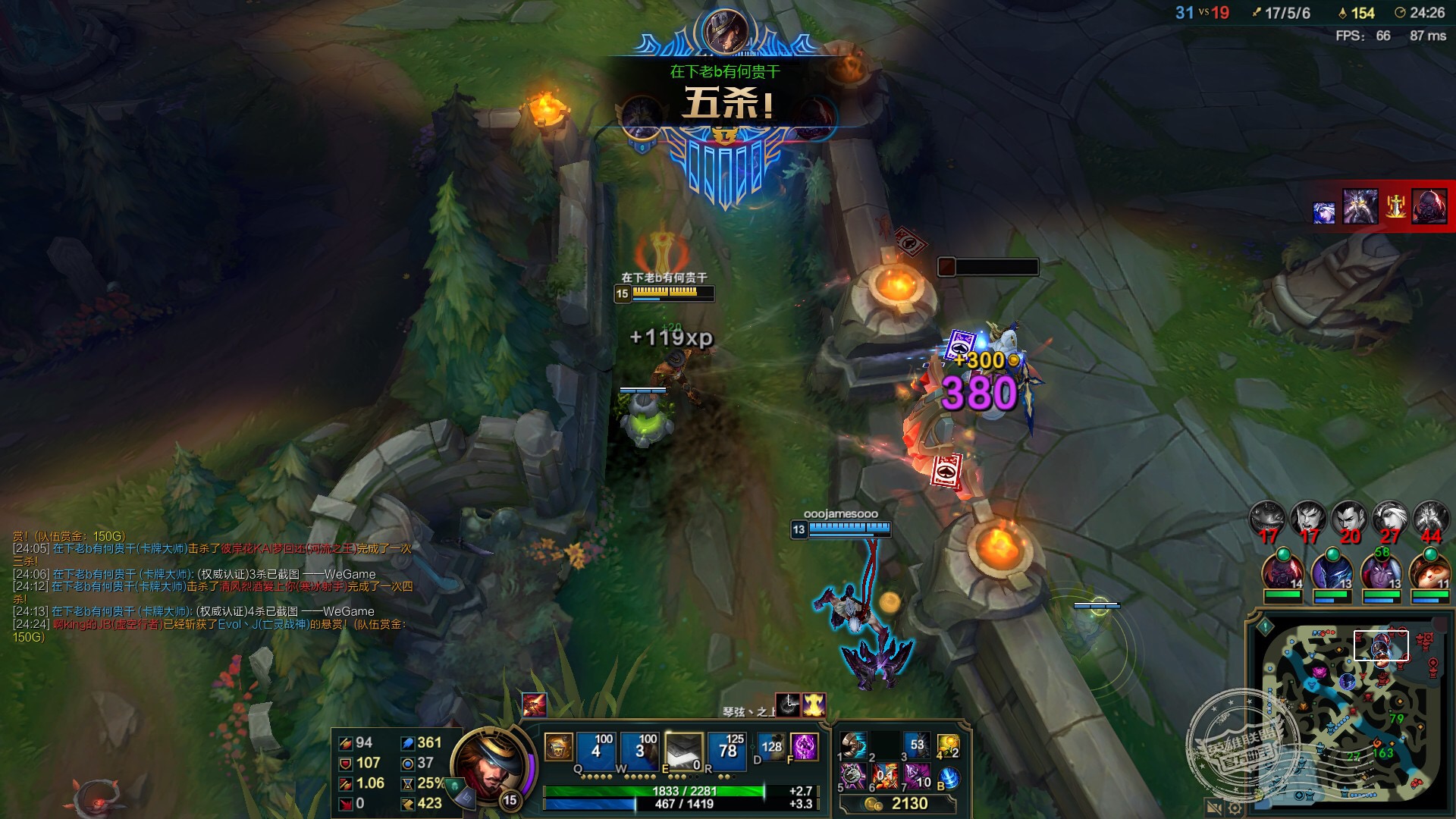Use the purple F summoner spell
Screen dimensions: 1456x819
click(x=804, y=746)
